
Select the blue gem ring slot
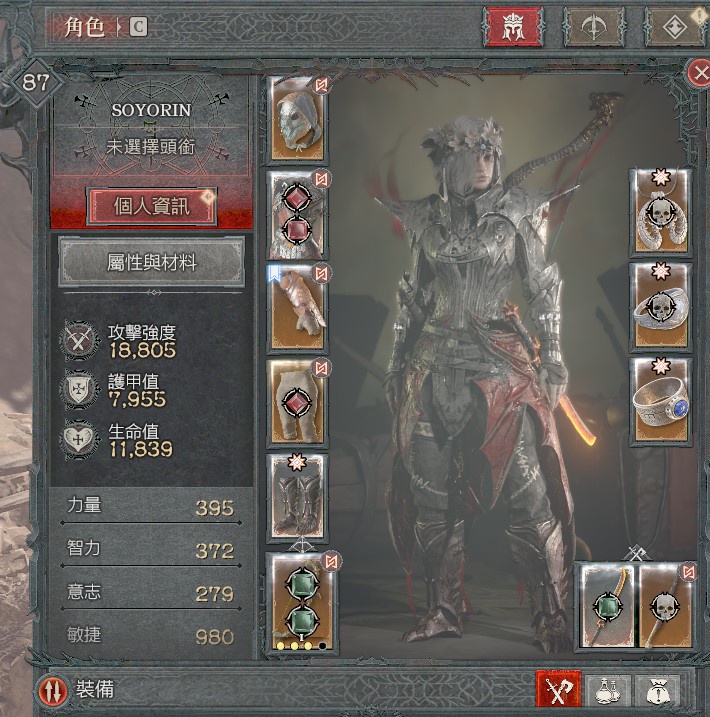[660, 402]
